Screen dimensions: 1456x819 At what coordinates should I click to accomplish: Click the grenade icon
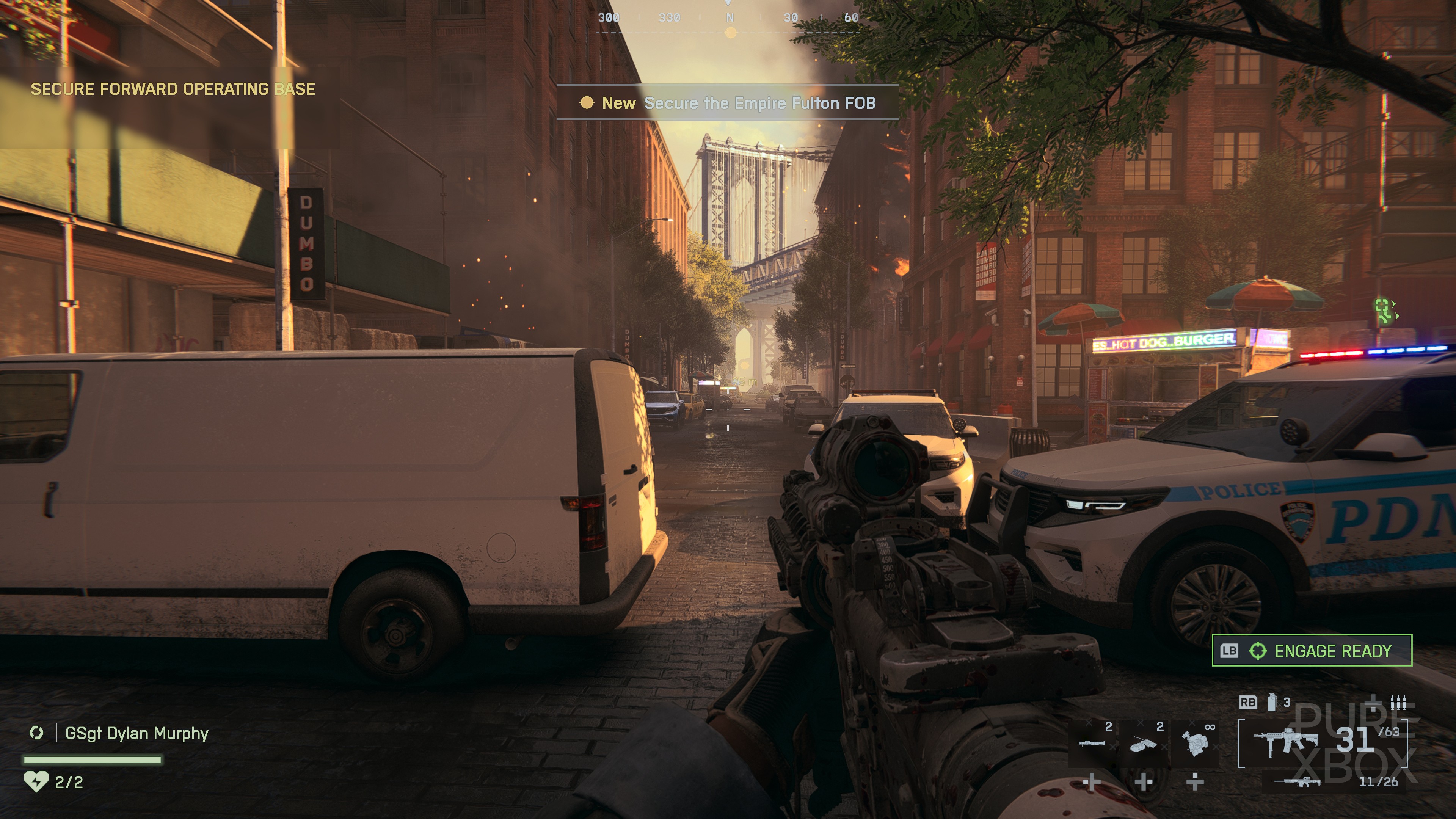point(1272,702)
